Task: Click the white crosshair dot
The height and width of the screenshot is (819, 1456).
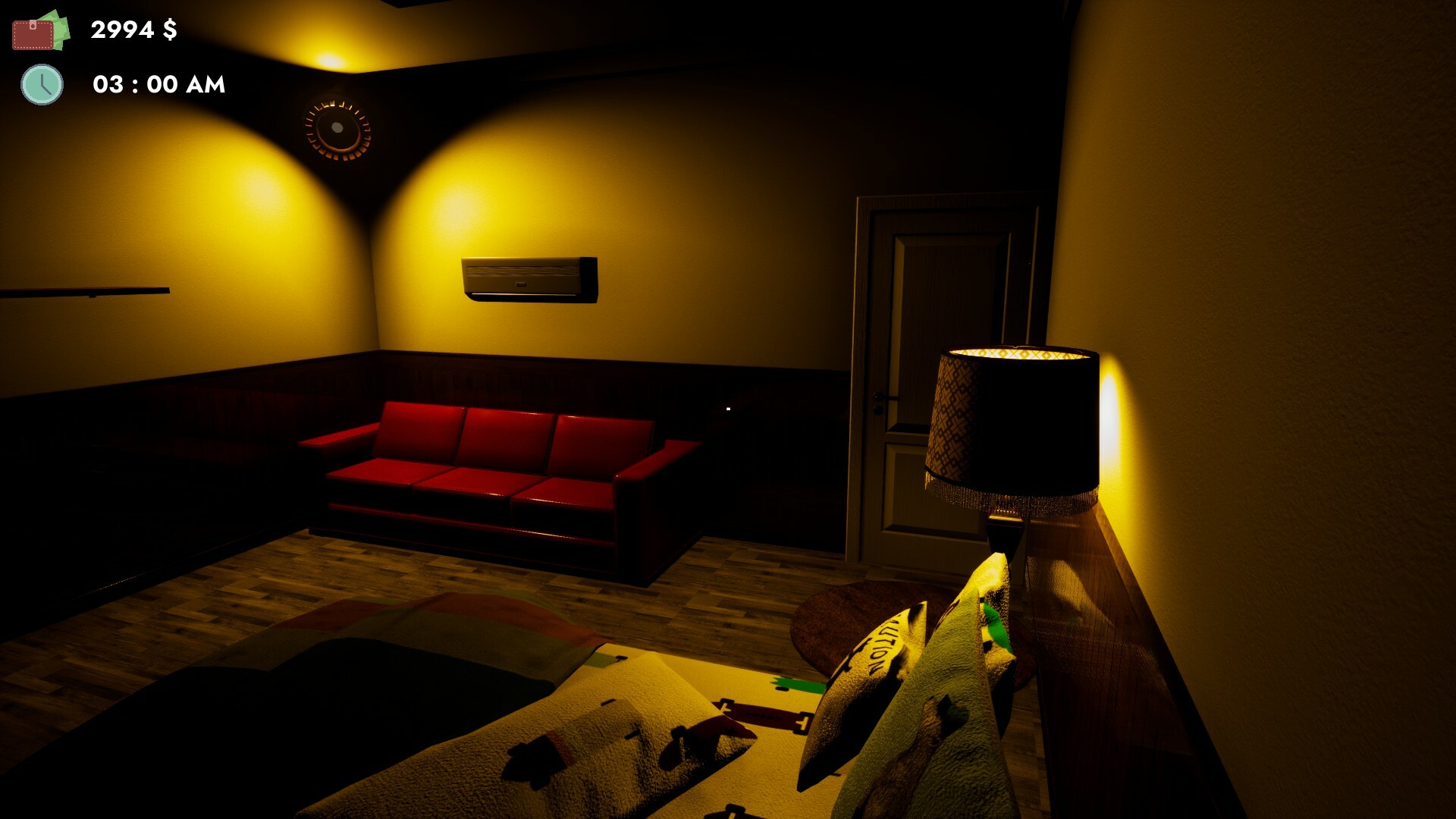Action: pyautogui.click(x=729, y=409)
